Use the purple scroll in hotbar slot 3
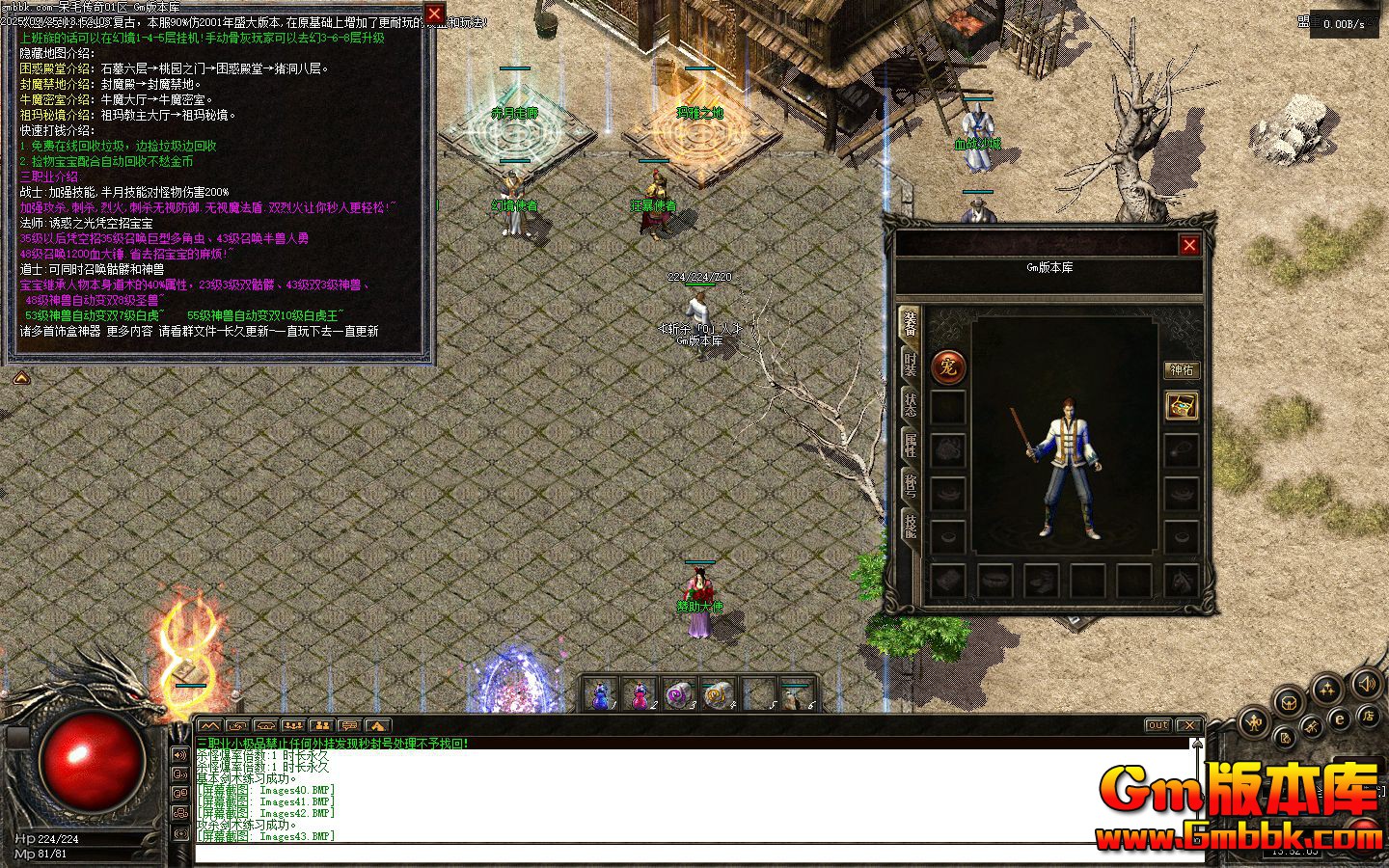1389x868 pixels. [679, 694]
